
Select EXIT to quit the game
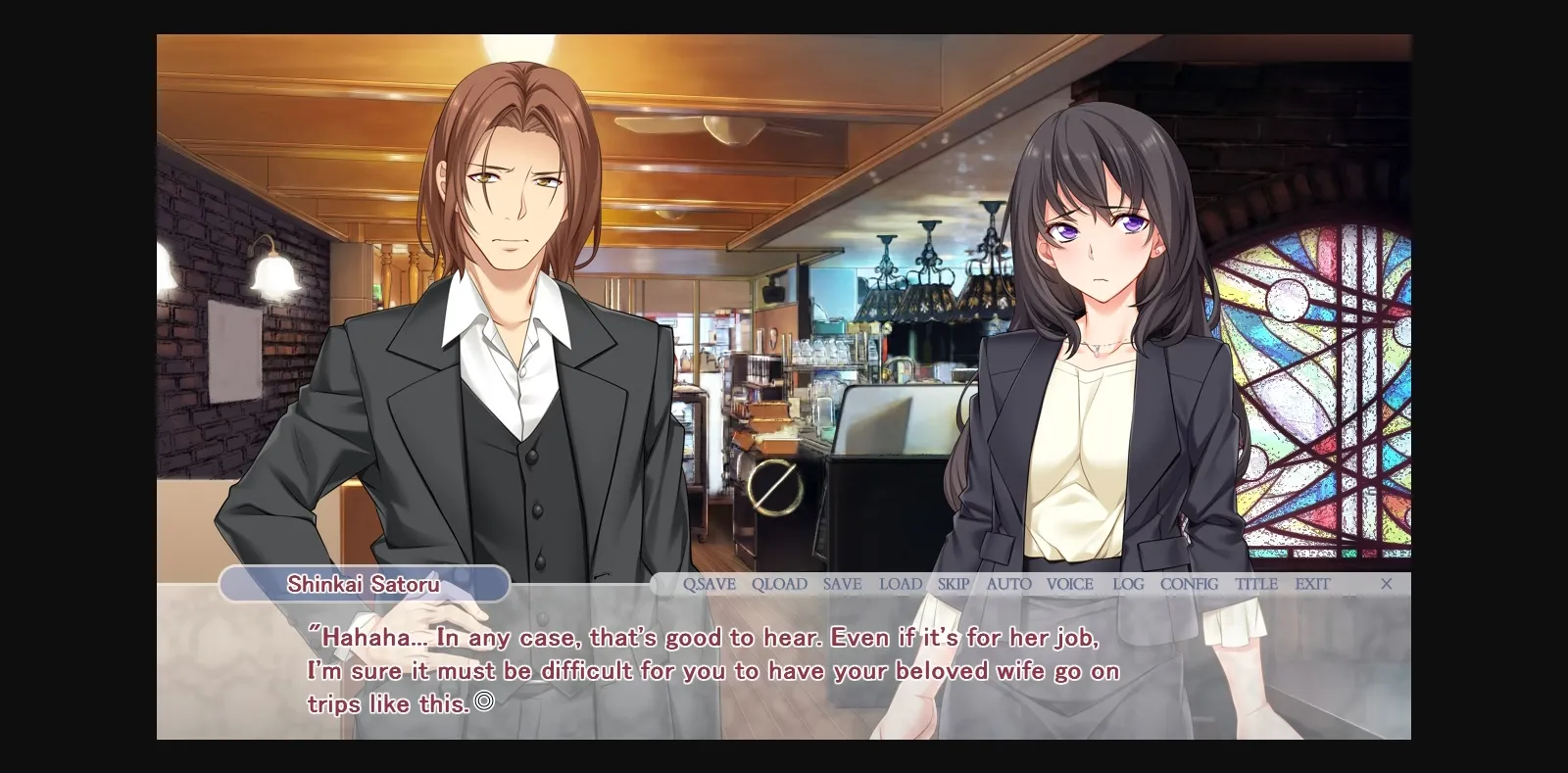coord(1312,583)
